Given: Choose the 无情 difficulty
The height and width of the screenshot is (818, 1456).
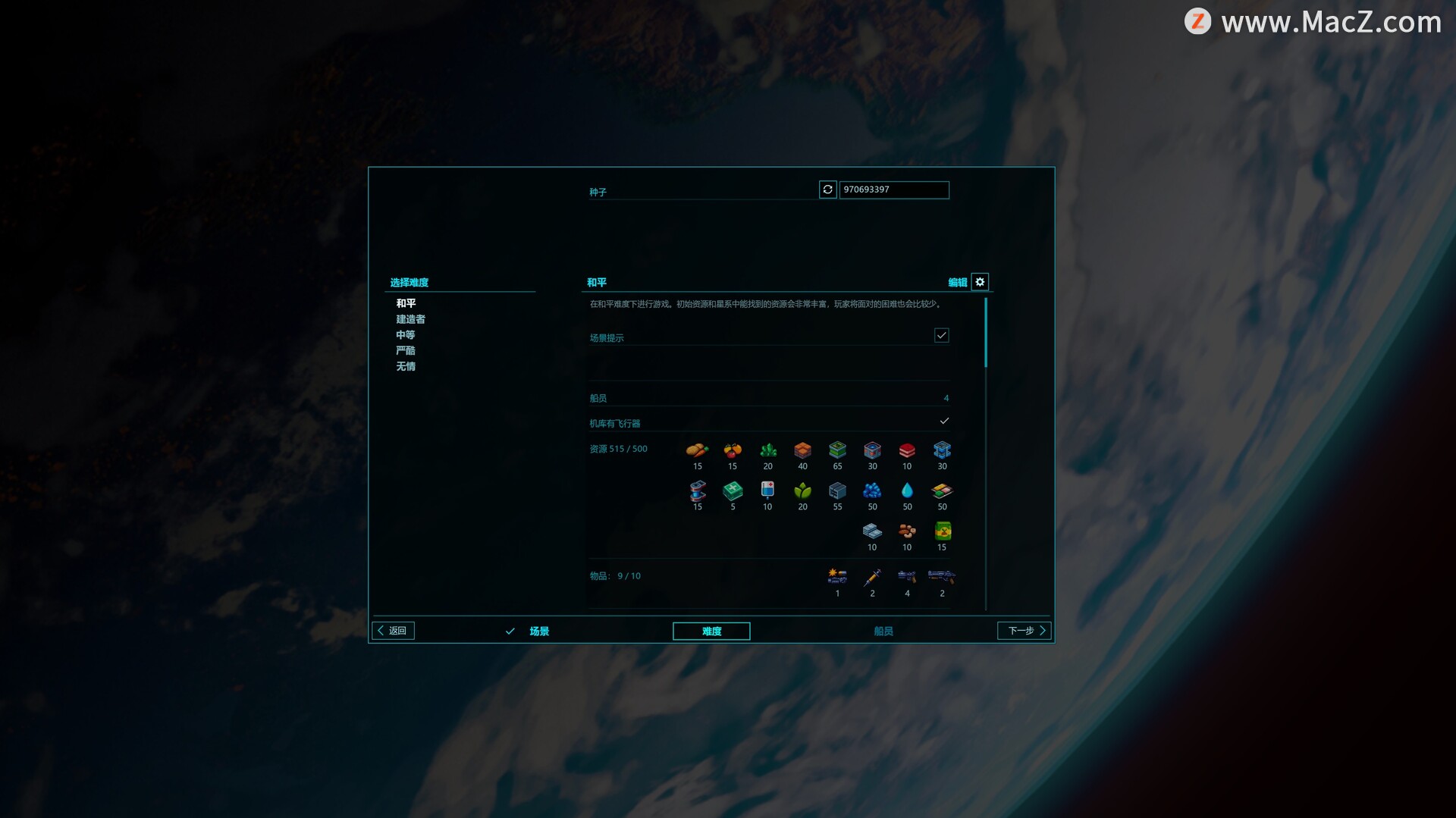Looking at the screenshot, I should (x=406, y=367).
